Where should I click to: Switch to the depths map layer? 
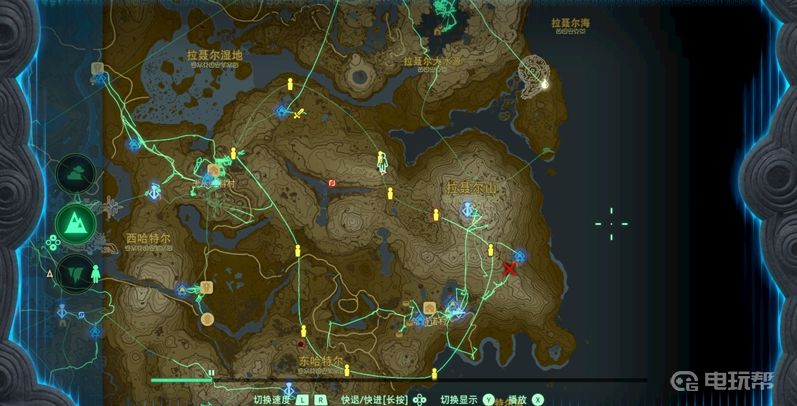76,271
